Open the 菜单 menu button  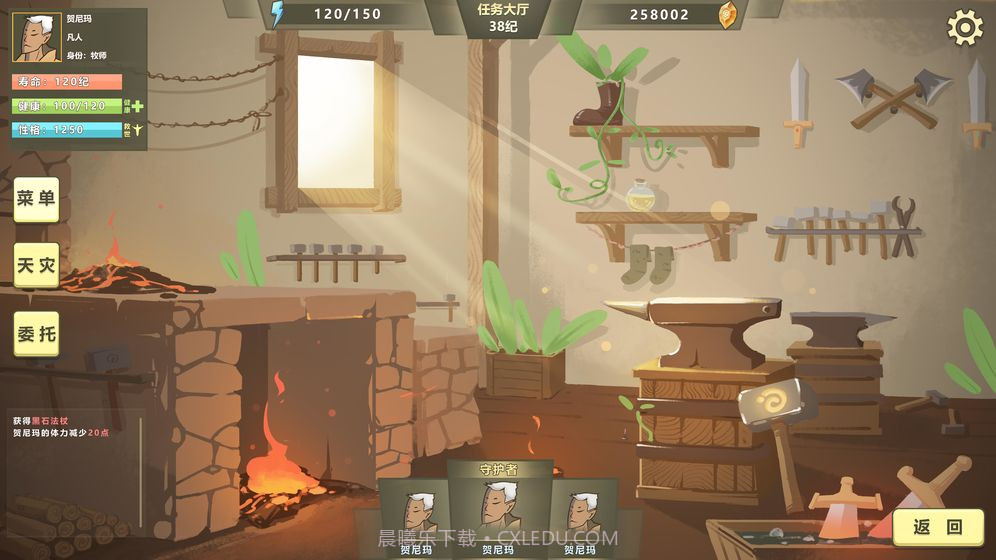click(36, 199)
